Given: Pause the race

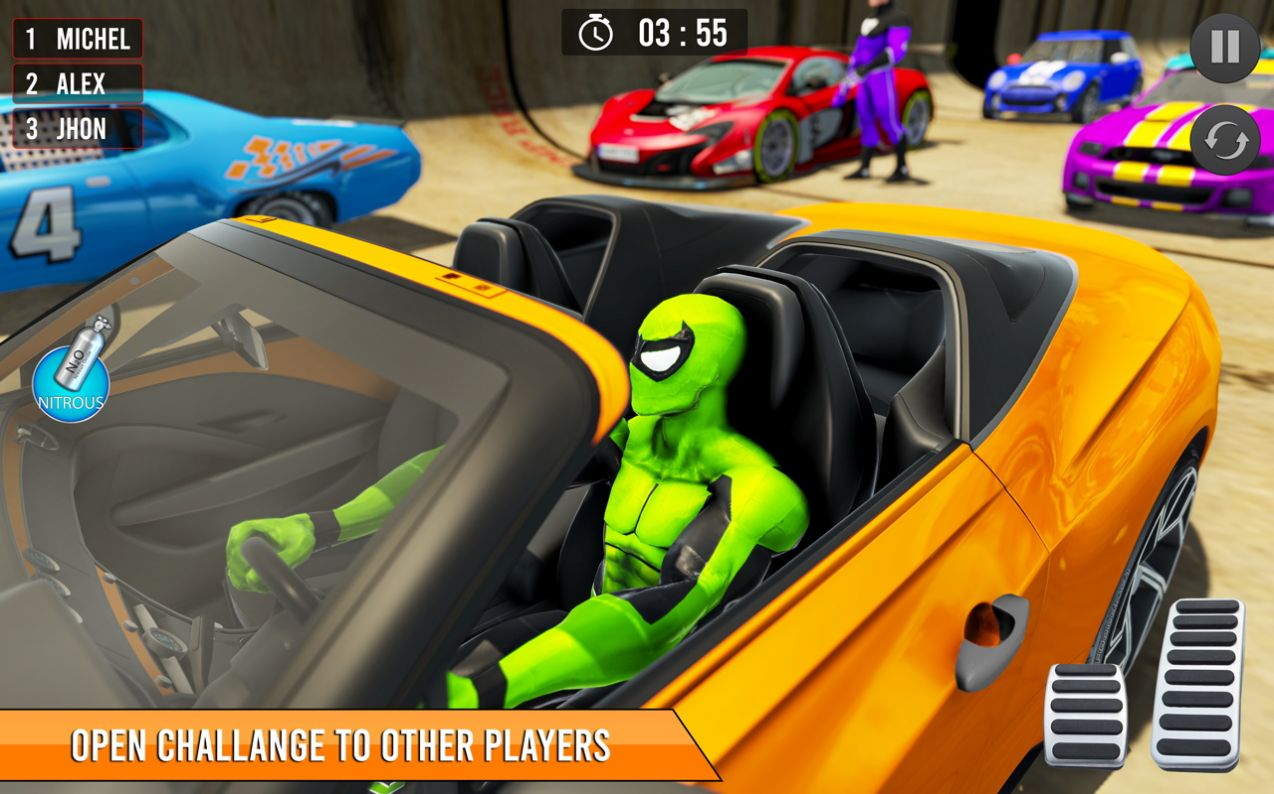Looking at the screenshot, I should [x=1224, y=48].
